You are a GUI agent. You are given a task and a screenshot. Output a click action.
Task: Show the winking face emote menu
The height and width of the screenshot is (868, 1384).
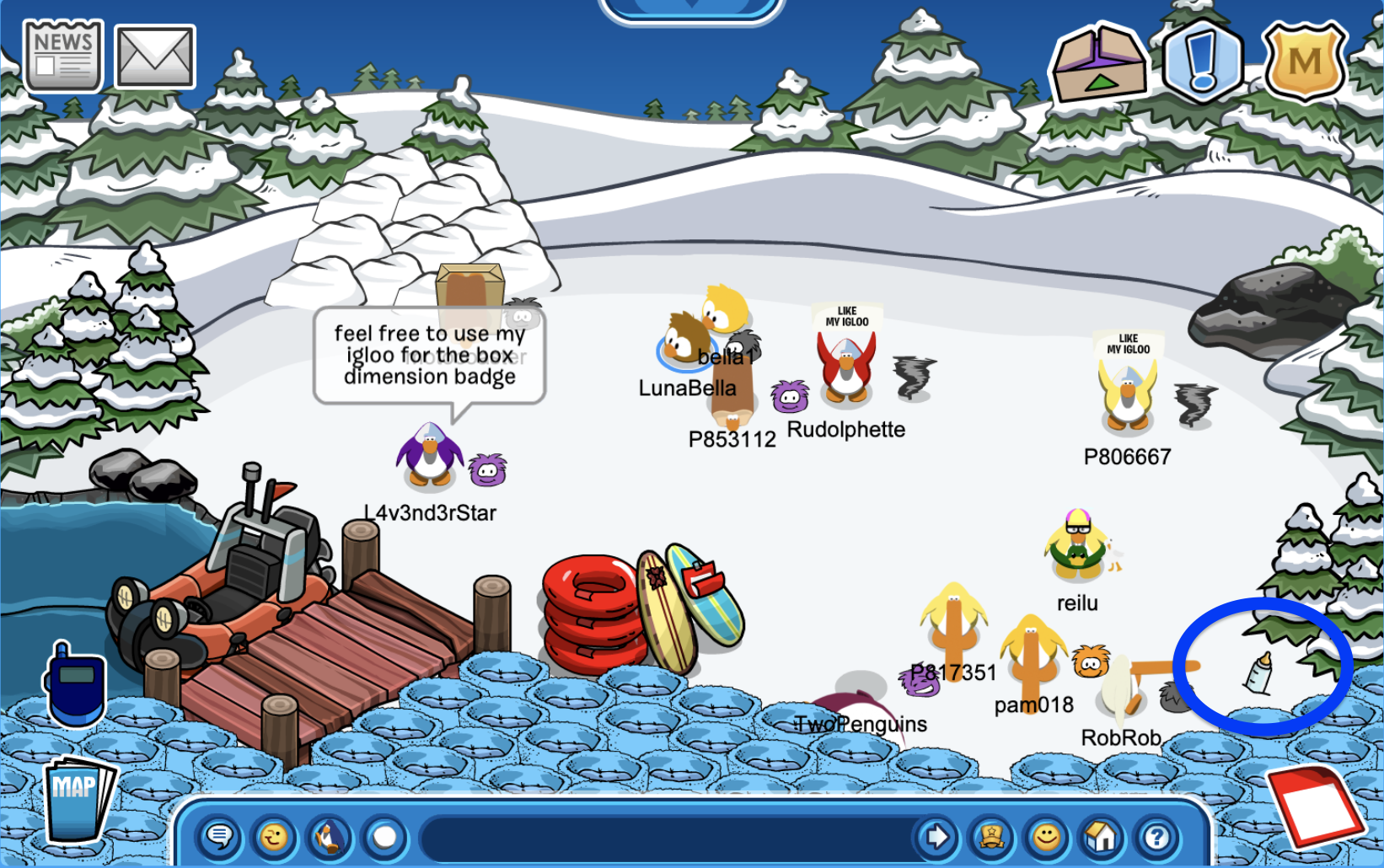coord(274,837)
